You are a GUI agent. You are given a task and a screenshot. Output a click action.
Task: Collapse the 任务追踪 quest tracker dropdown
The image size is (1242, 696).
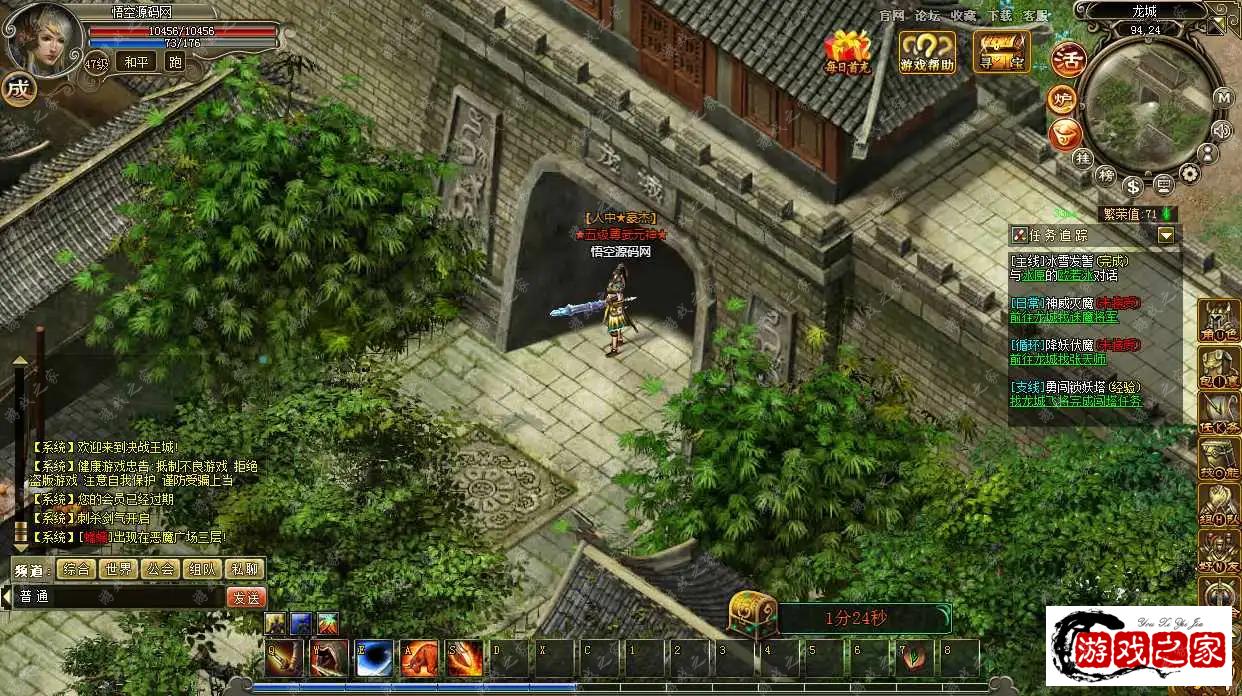pos(1166,235)
